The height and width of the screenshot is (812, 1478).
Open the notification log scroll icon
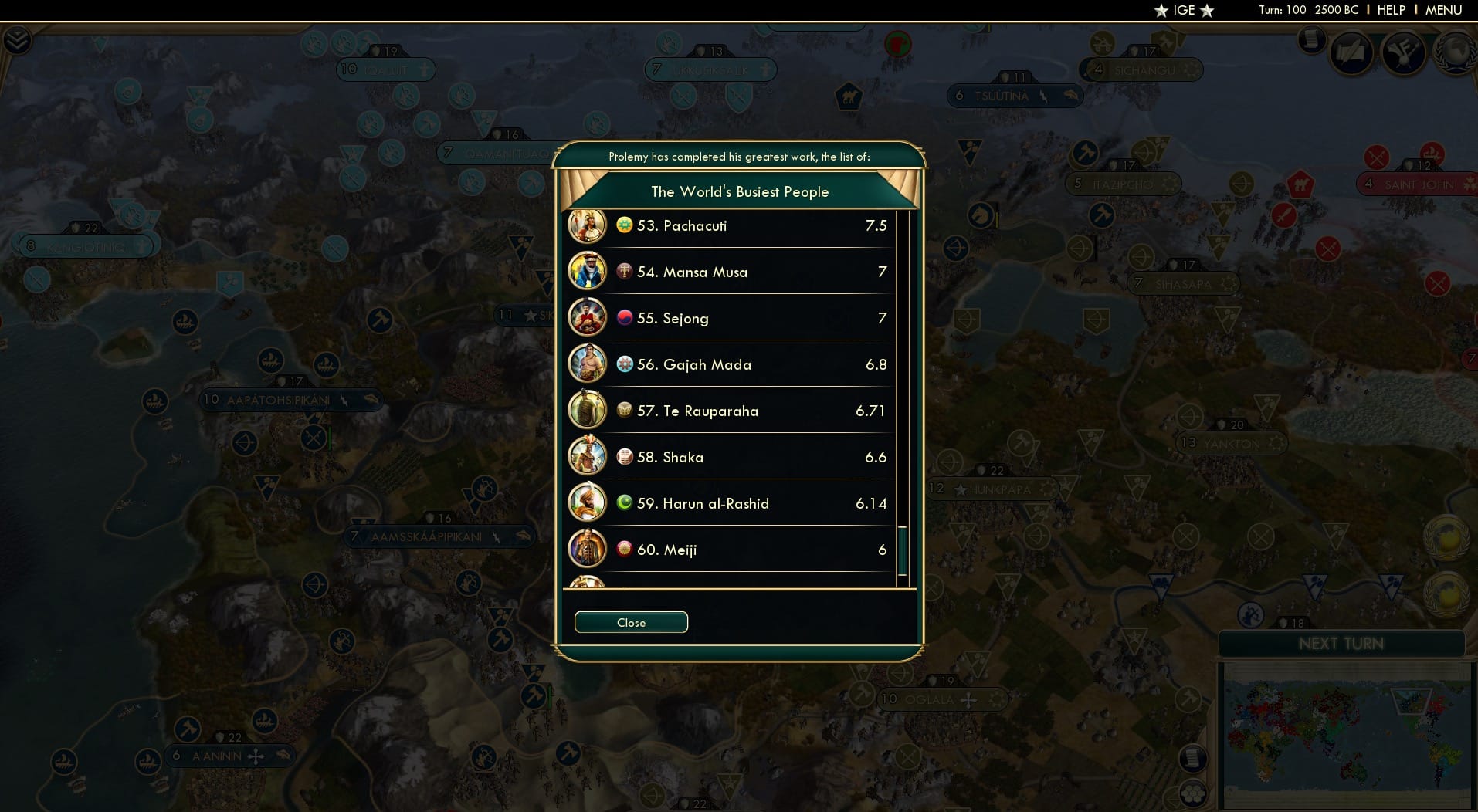coord(1311,41)
